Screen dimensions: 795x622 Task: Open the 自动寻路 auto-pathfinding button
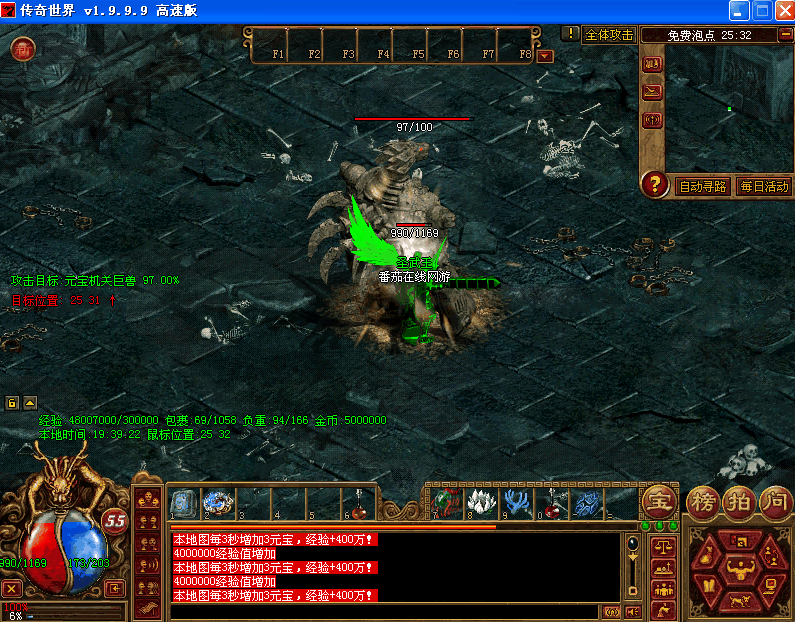pyautogui.click(x=703, y=186)
